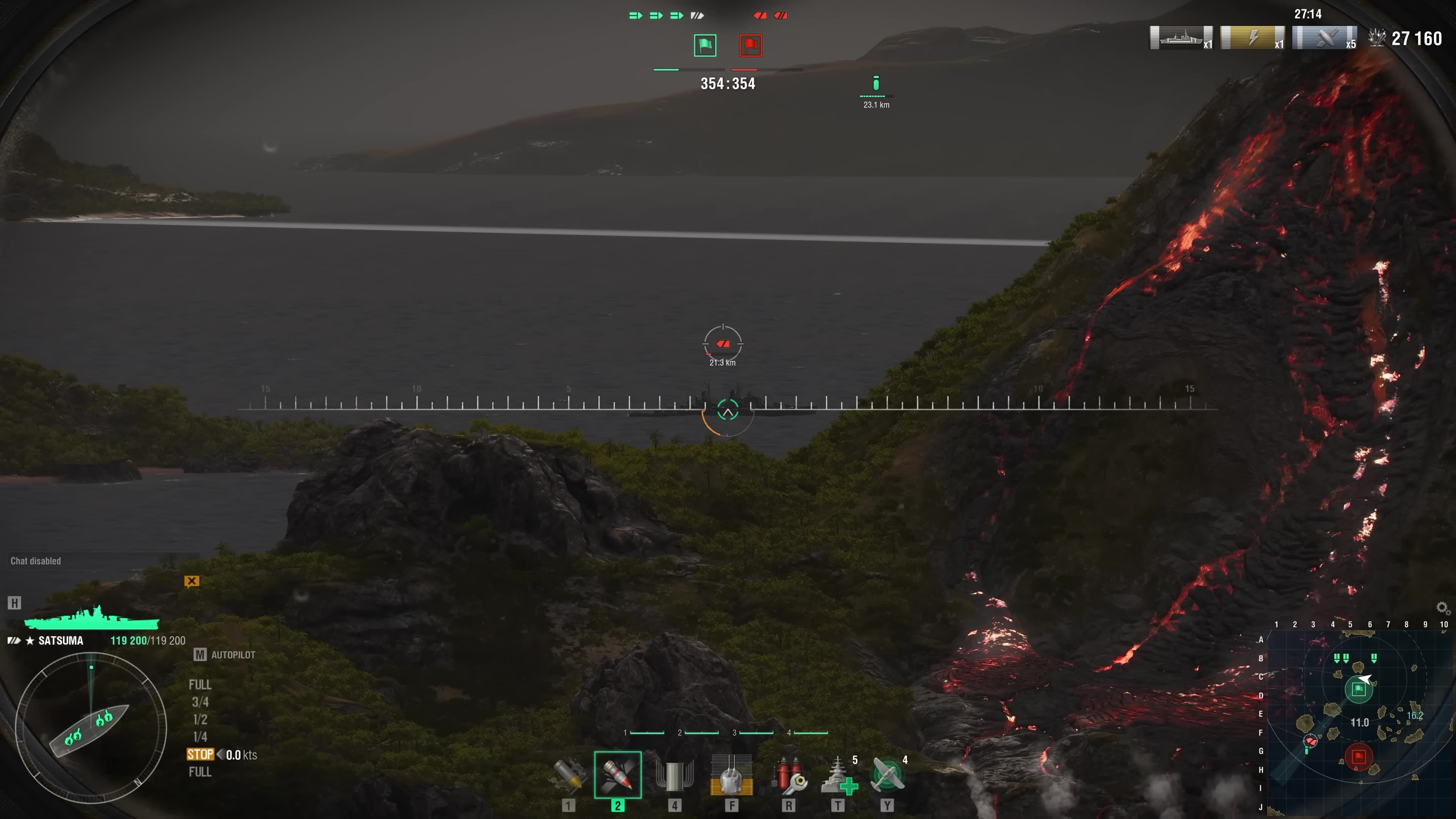Select the destroyed ship ribbon
Screen dimensions: 1456x819
click(1181, 38)
